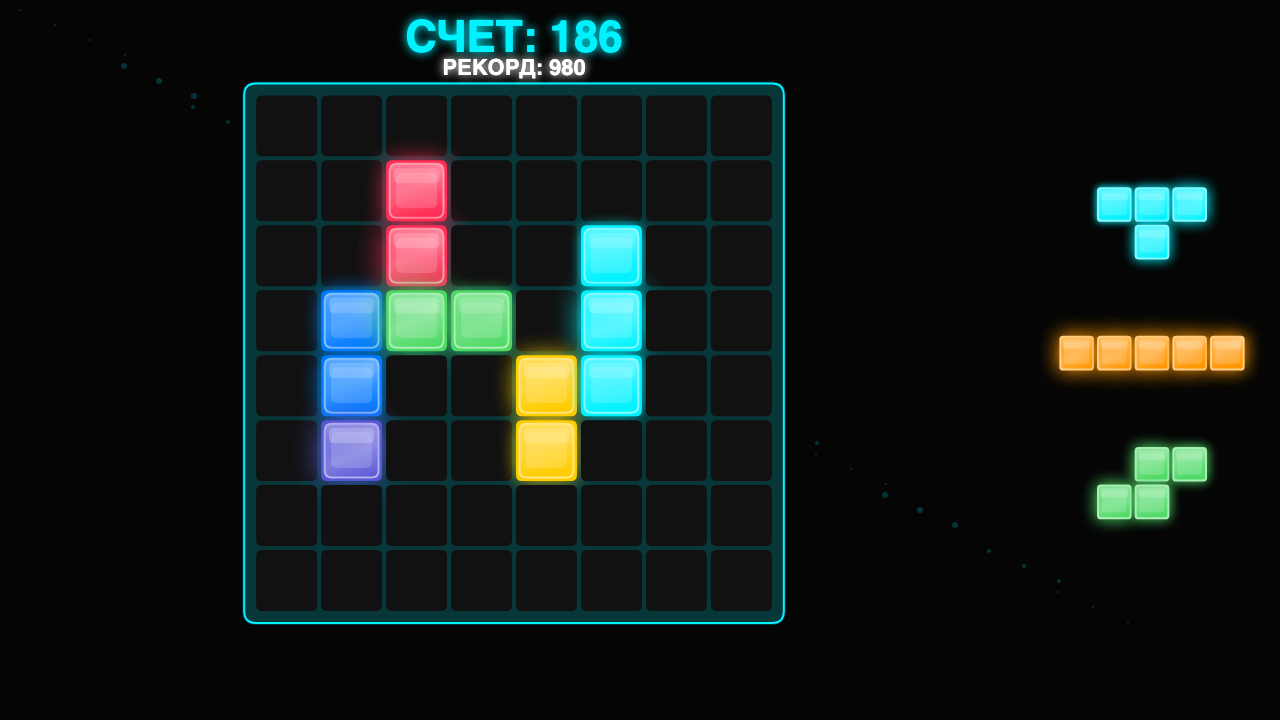Screen dimensions: 1280x720
Task: Click the lower blue block on the board
Action: [352, 385]
